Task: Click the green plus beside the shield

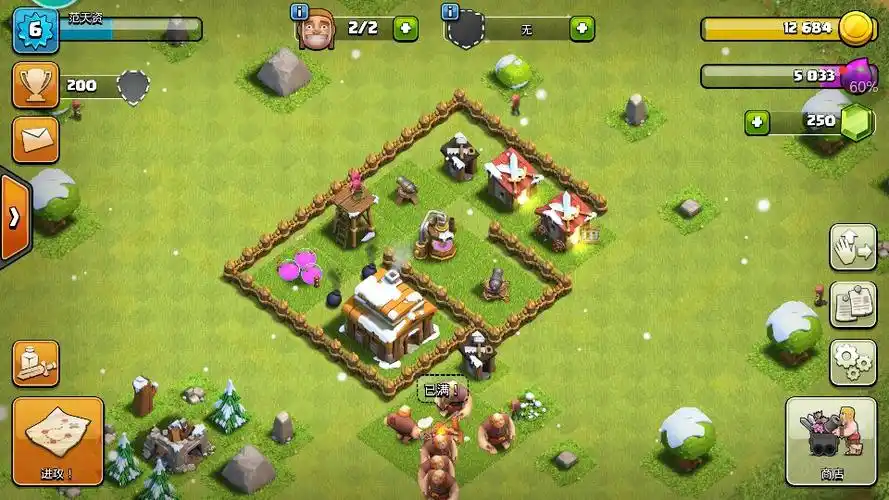Action: (x=581, y=28)
